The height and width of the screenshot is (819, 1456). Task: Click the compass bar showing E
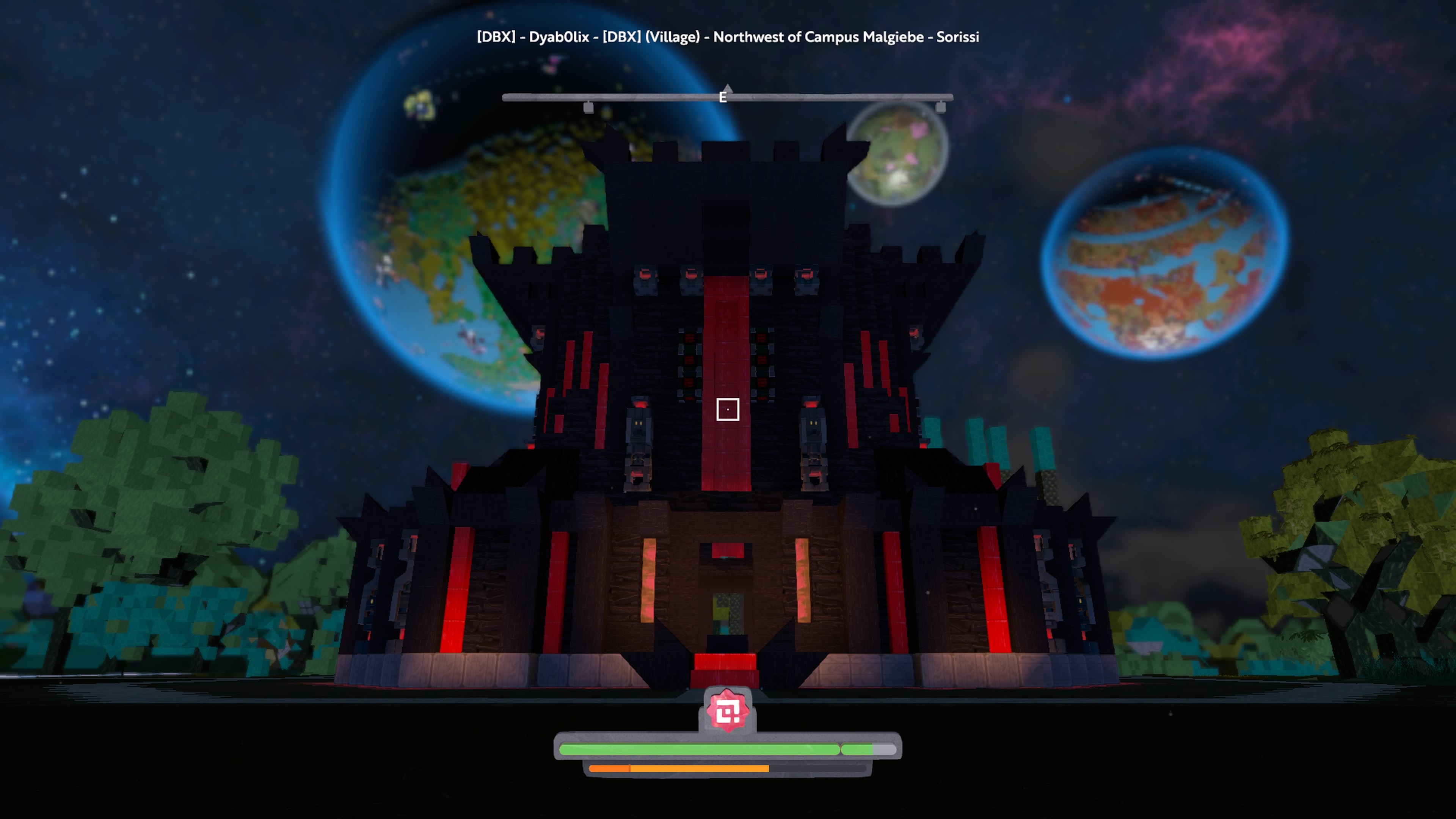(728, 98)
